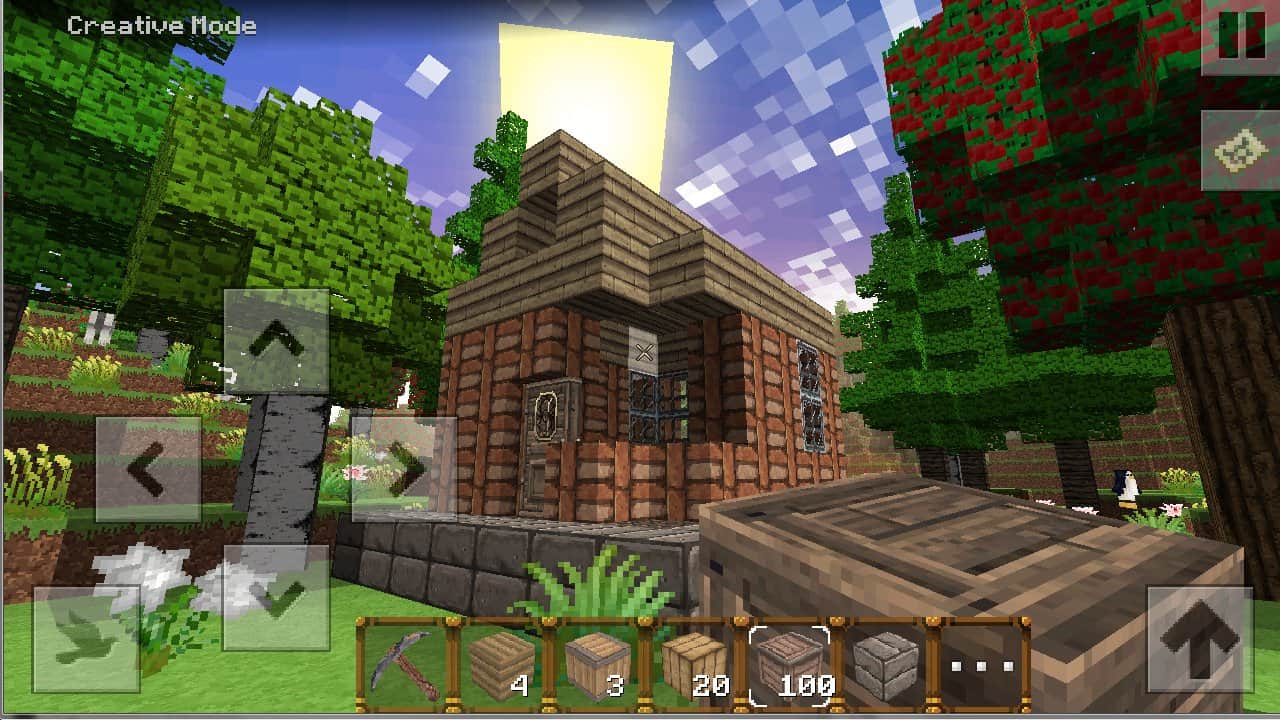Open full inventory via three dots

[x=982, y=665]
